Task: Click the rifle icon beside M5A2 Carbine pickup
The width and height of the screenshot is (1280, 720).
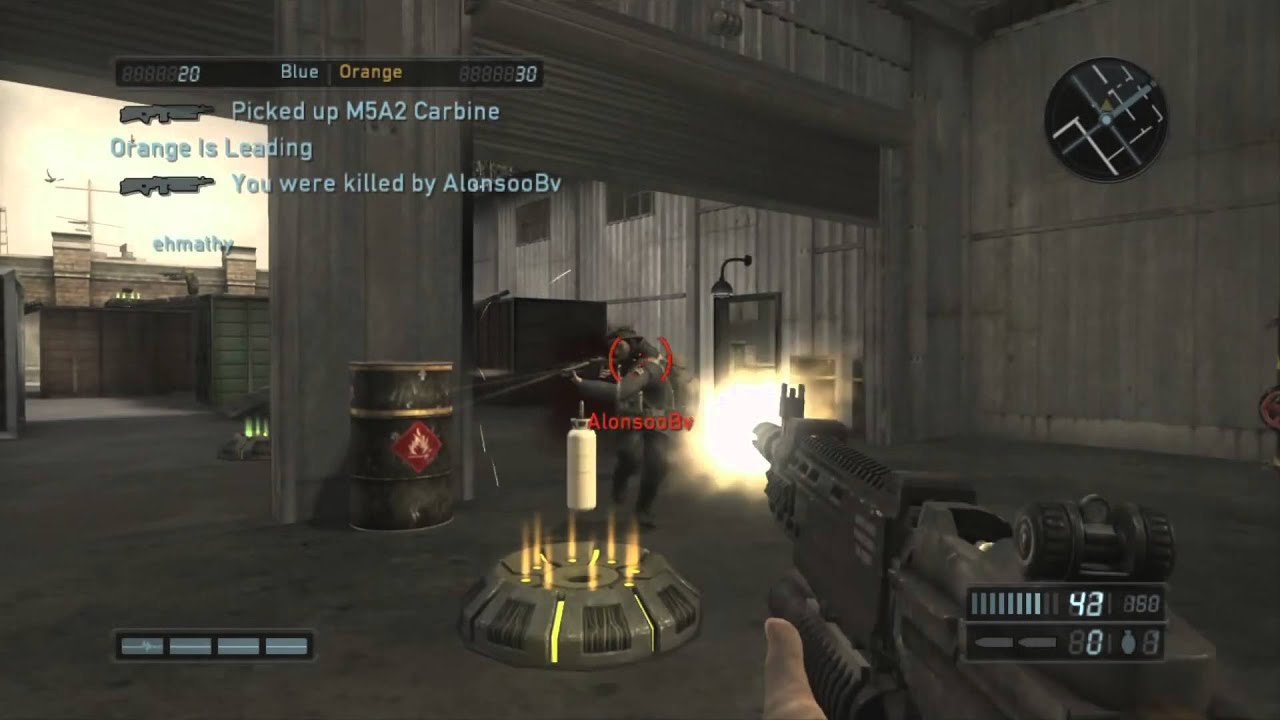Action: pos(166,113)
